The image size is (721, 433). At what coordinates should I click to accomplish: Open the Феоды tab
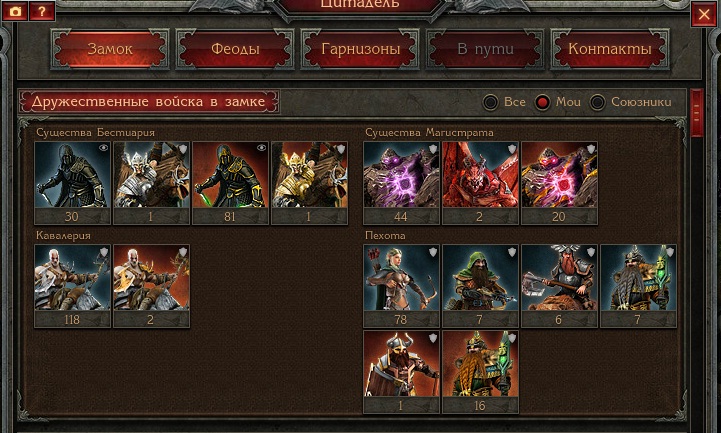tap(235, 49)
